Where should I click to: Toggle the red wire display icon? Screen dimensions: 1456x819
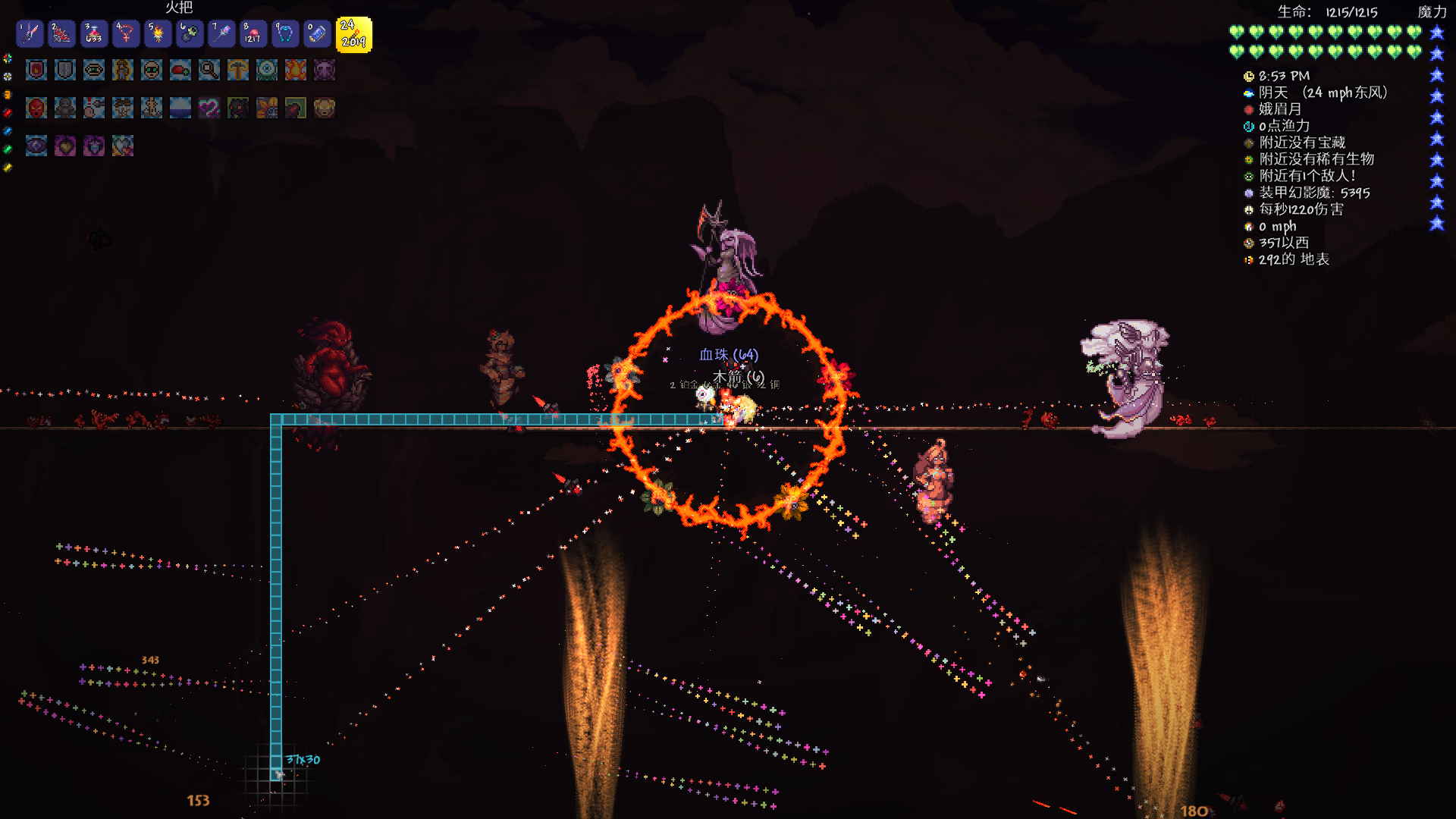pyautogui.click(x=8, y=112)
